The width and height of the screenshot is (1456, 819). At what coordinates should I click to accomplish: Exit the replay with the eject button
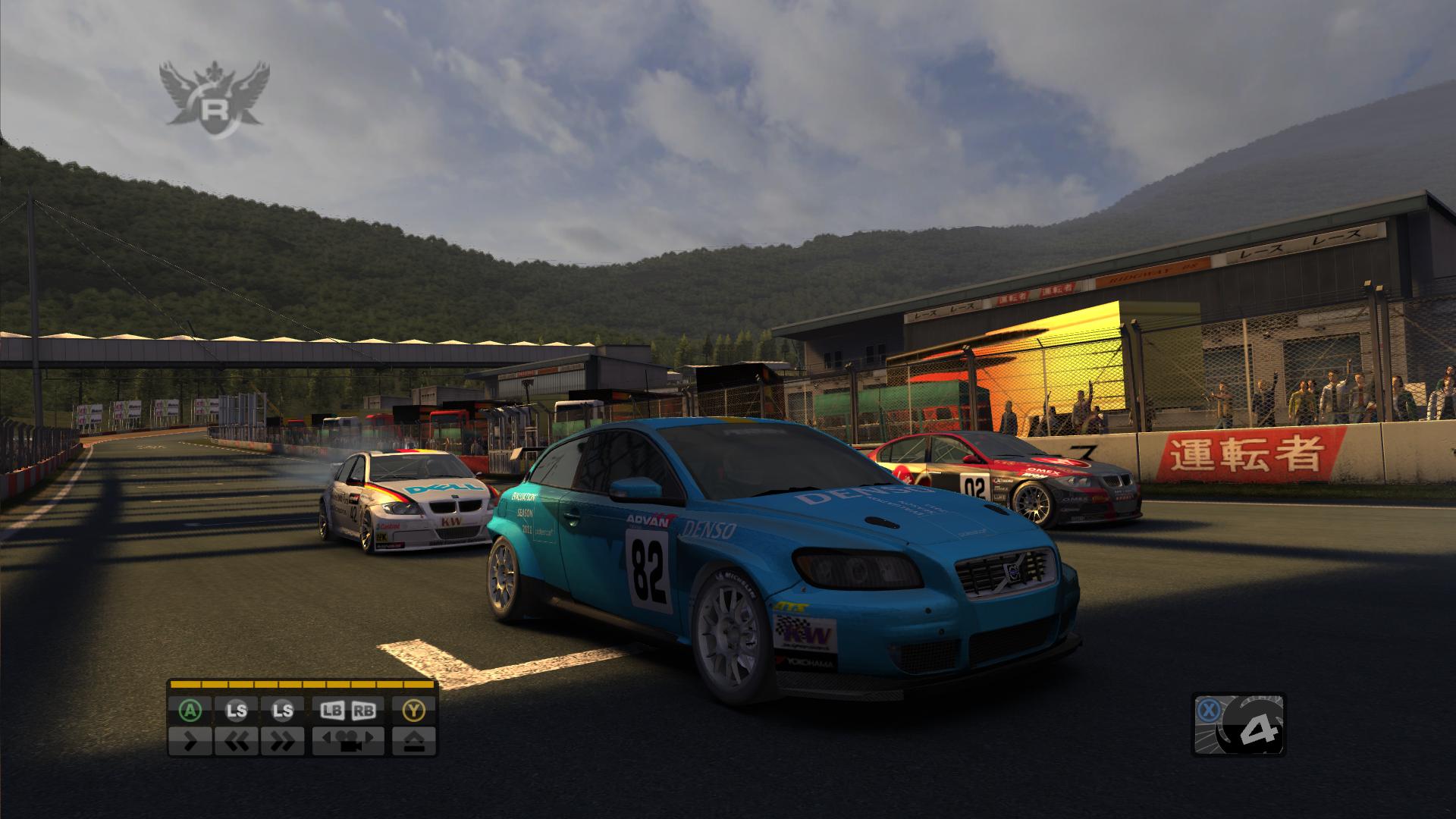[414, 740]
